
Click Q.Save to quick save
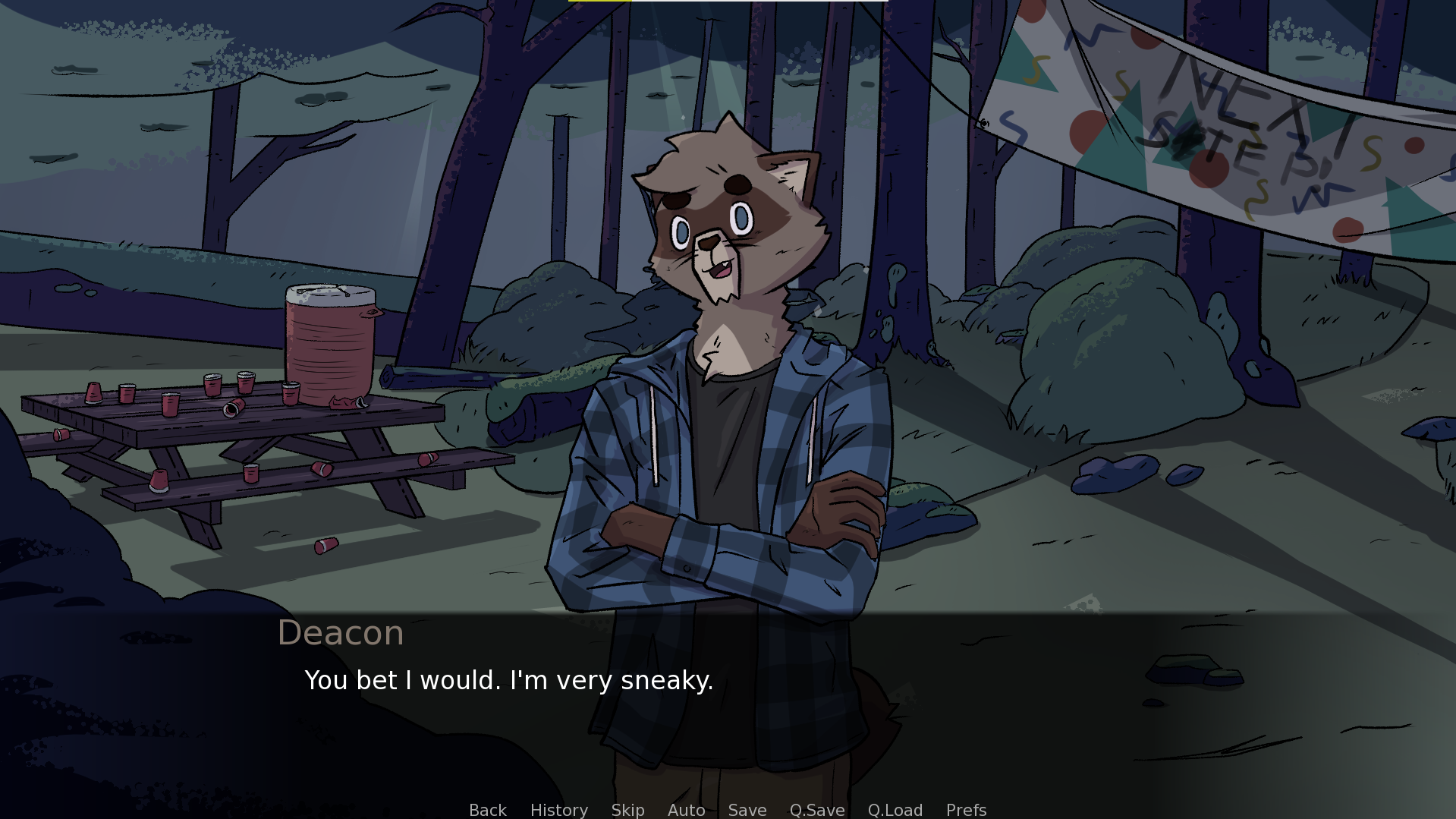(816, 810)
